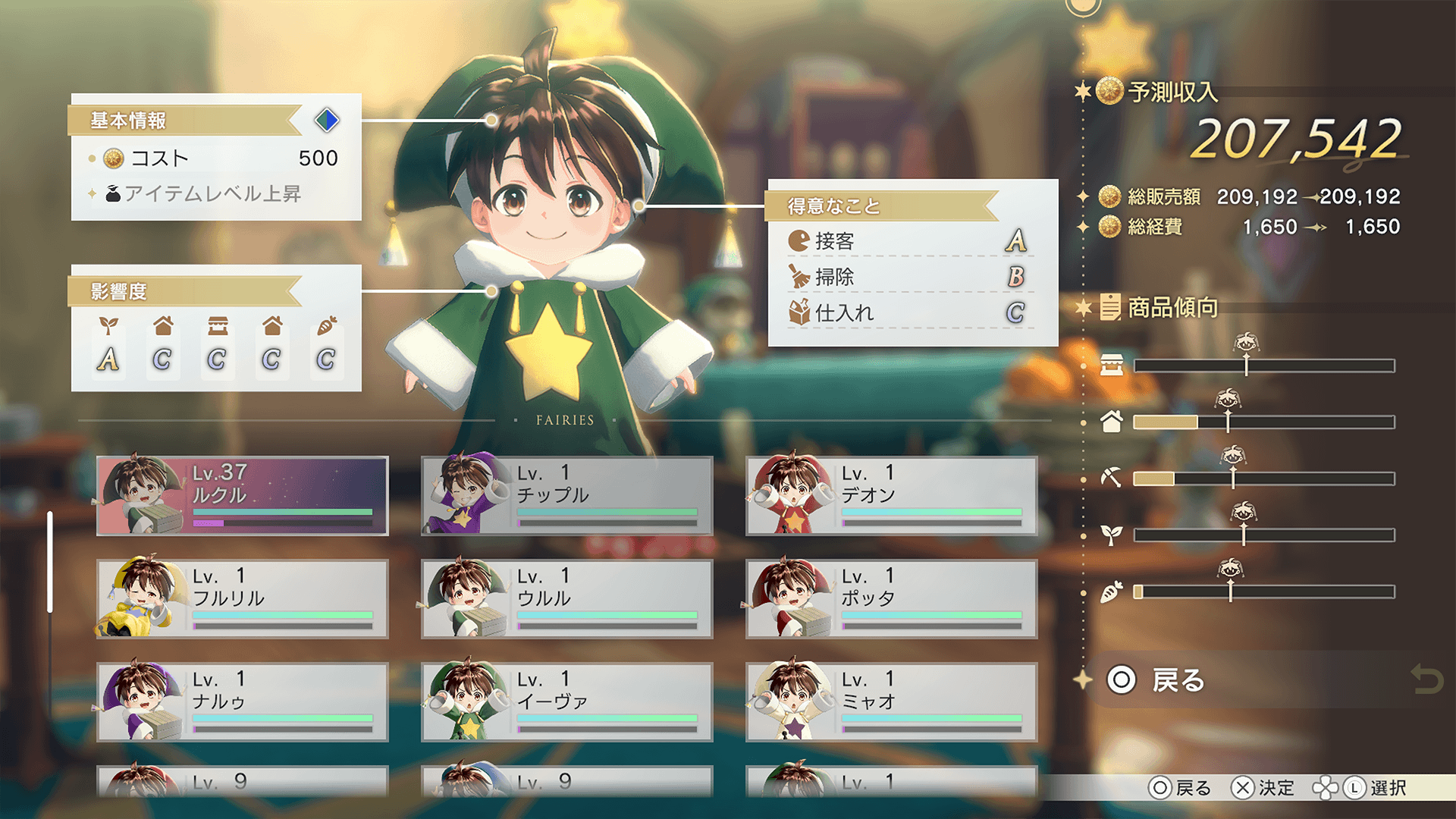Click the fairy list scrollbar
Screen dimensions: 1456x819
click(x=50, y=561)
